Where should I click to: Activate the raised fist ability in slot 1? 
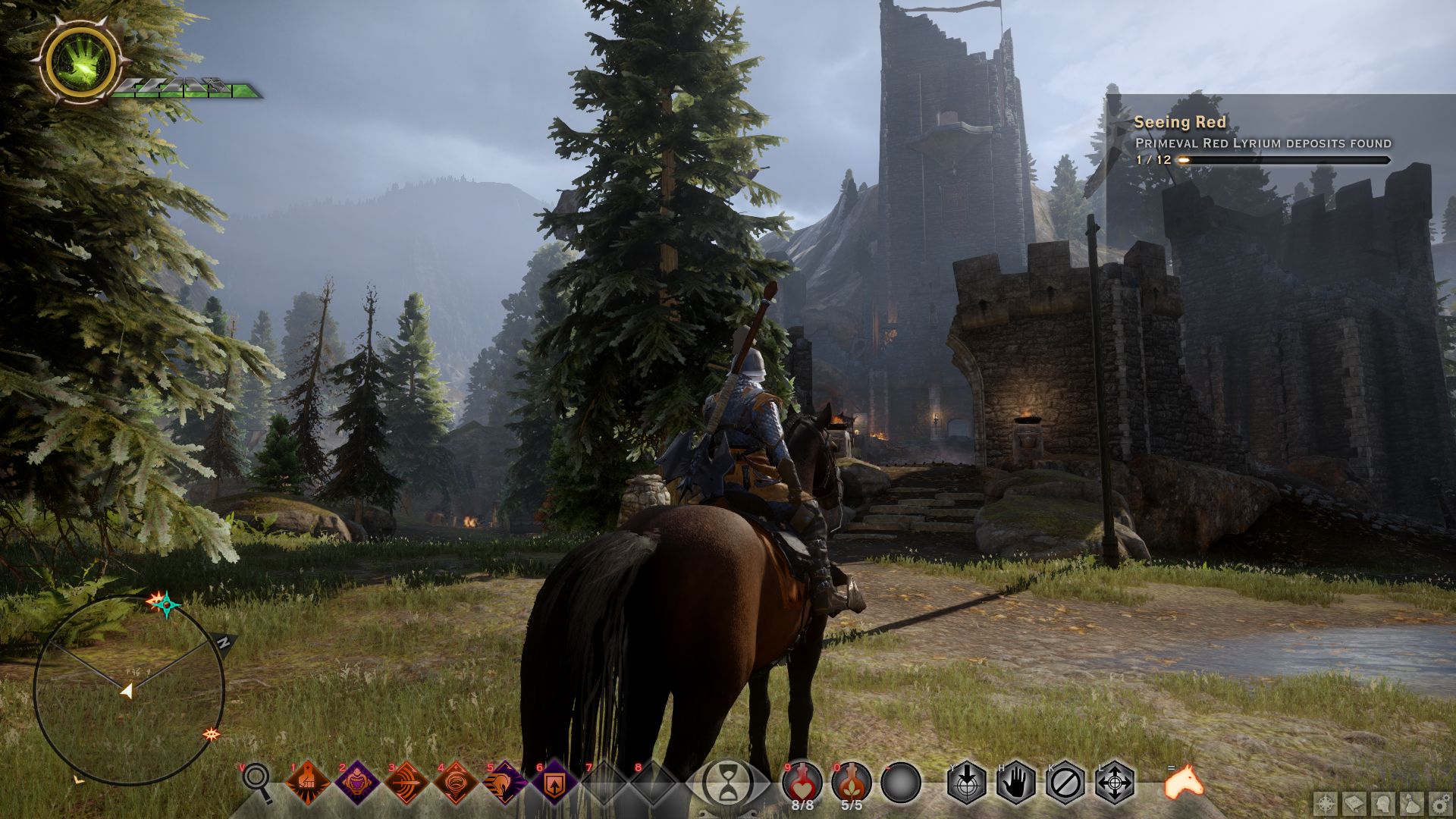click(308, 783)
